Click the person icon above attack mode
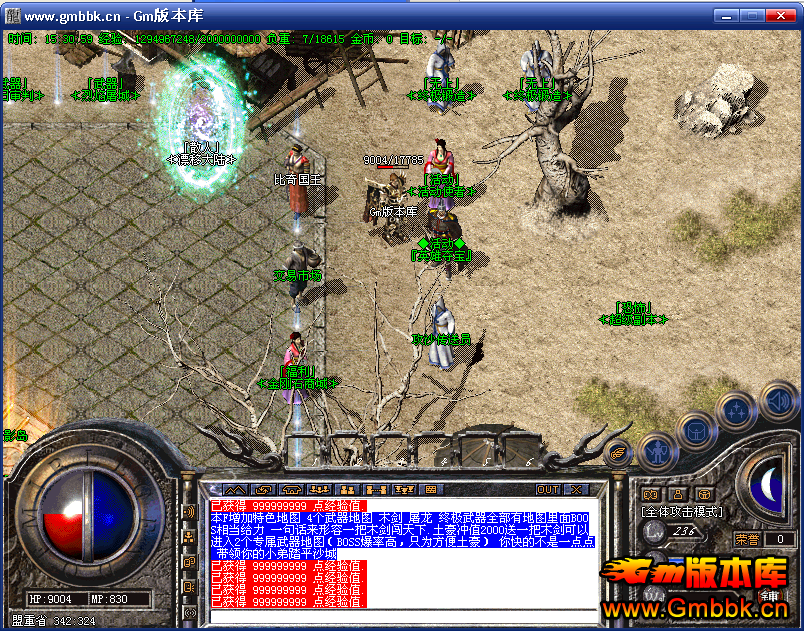The image size is (804, 631). pyautogui.click(x=677, y=494)
